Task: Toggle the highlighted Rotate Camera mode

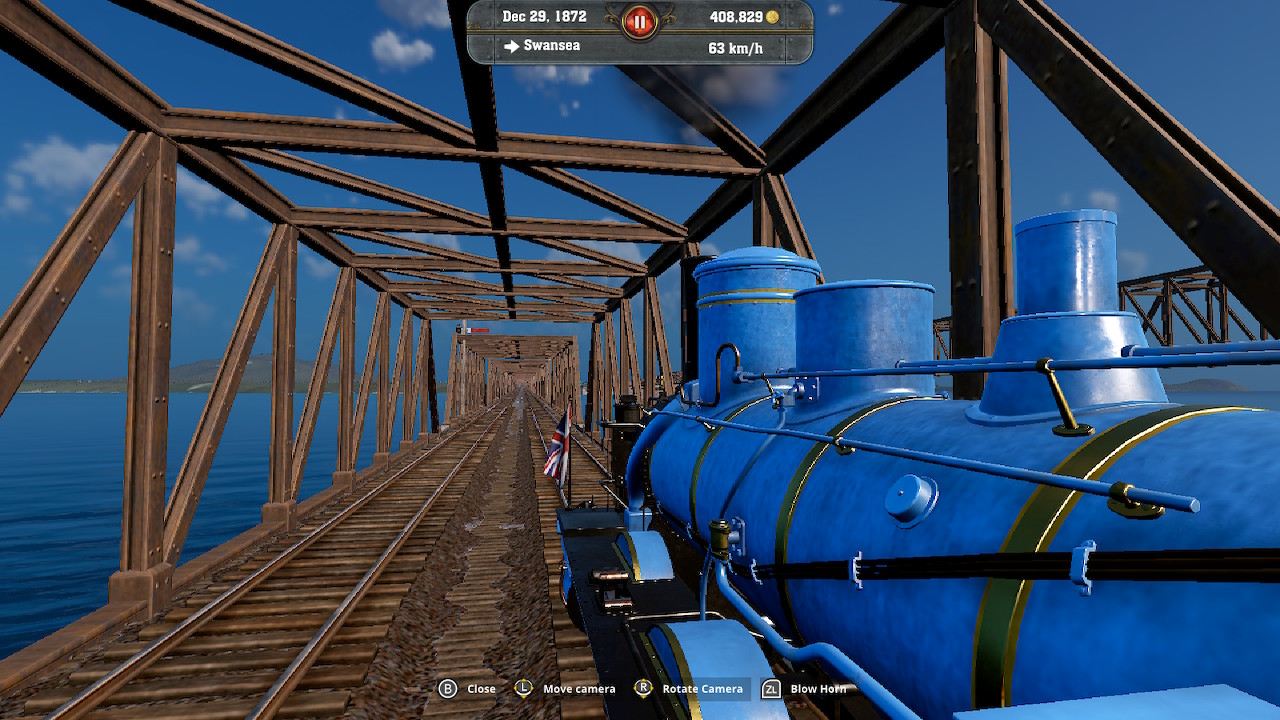Action: (x=702, y=688)
